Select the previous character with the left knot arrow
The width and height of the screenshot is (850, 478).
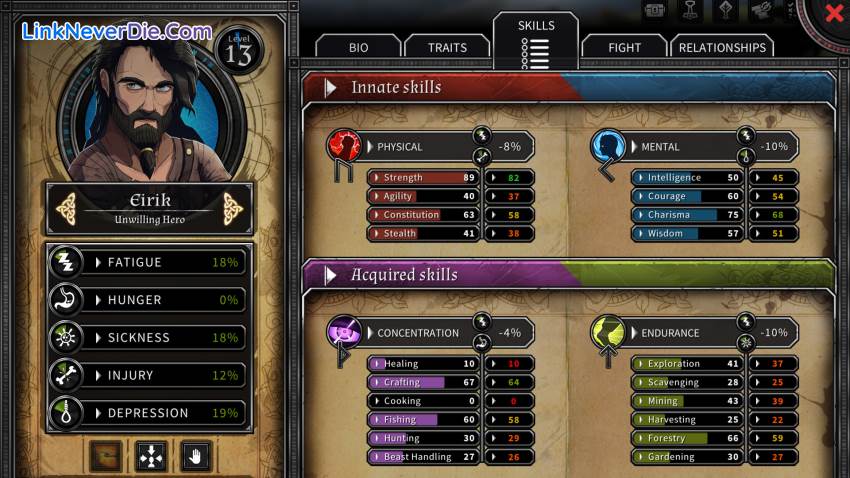(x=67, y=208)
